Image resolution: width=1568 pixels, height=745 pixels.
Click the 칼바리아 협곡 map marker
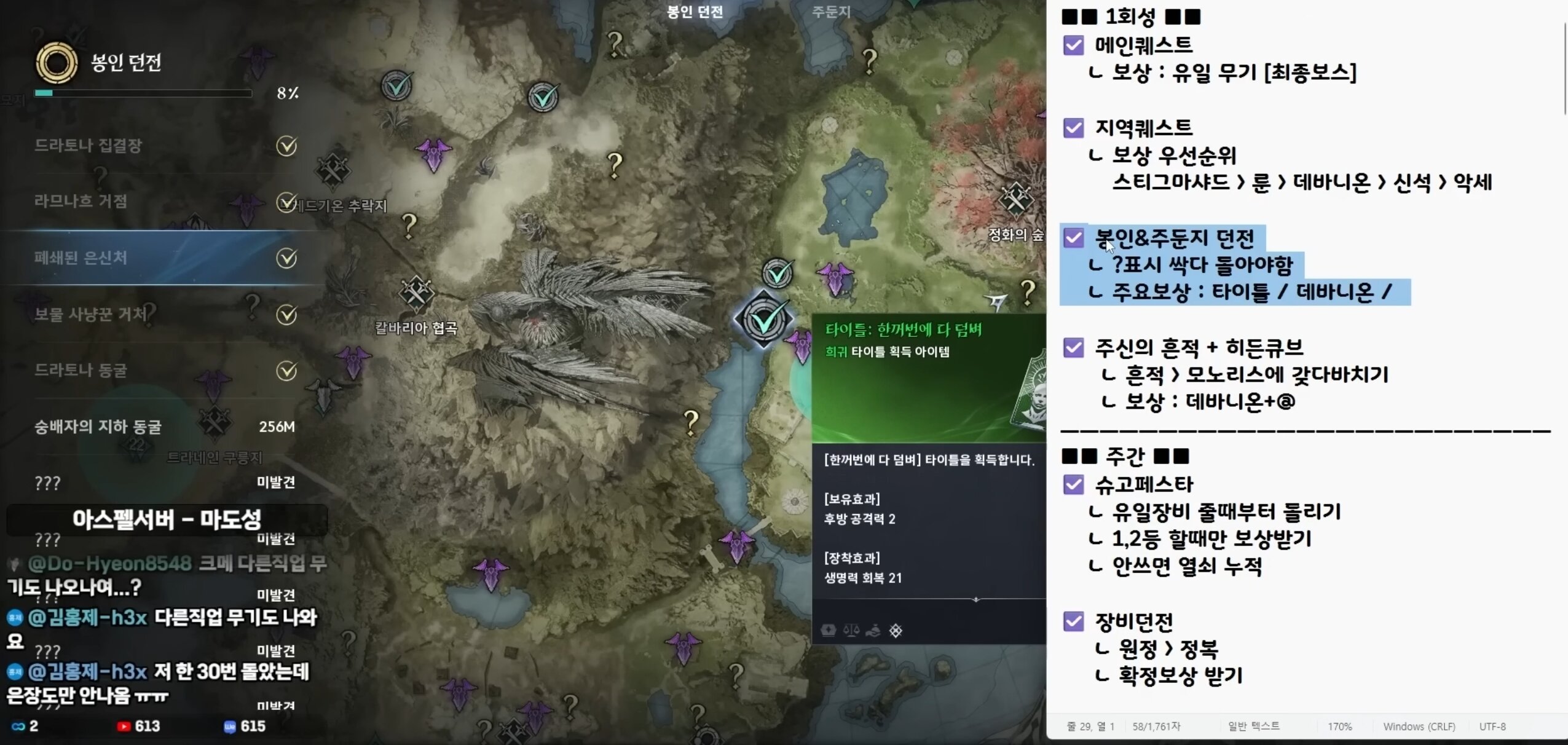pyautogui.click(x=416, y=293)
